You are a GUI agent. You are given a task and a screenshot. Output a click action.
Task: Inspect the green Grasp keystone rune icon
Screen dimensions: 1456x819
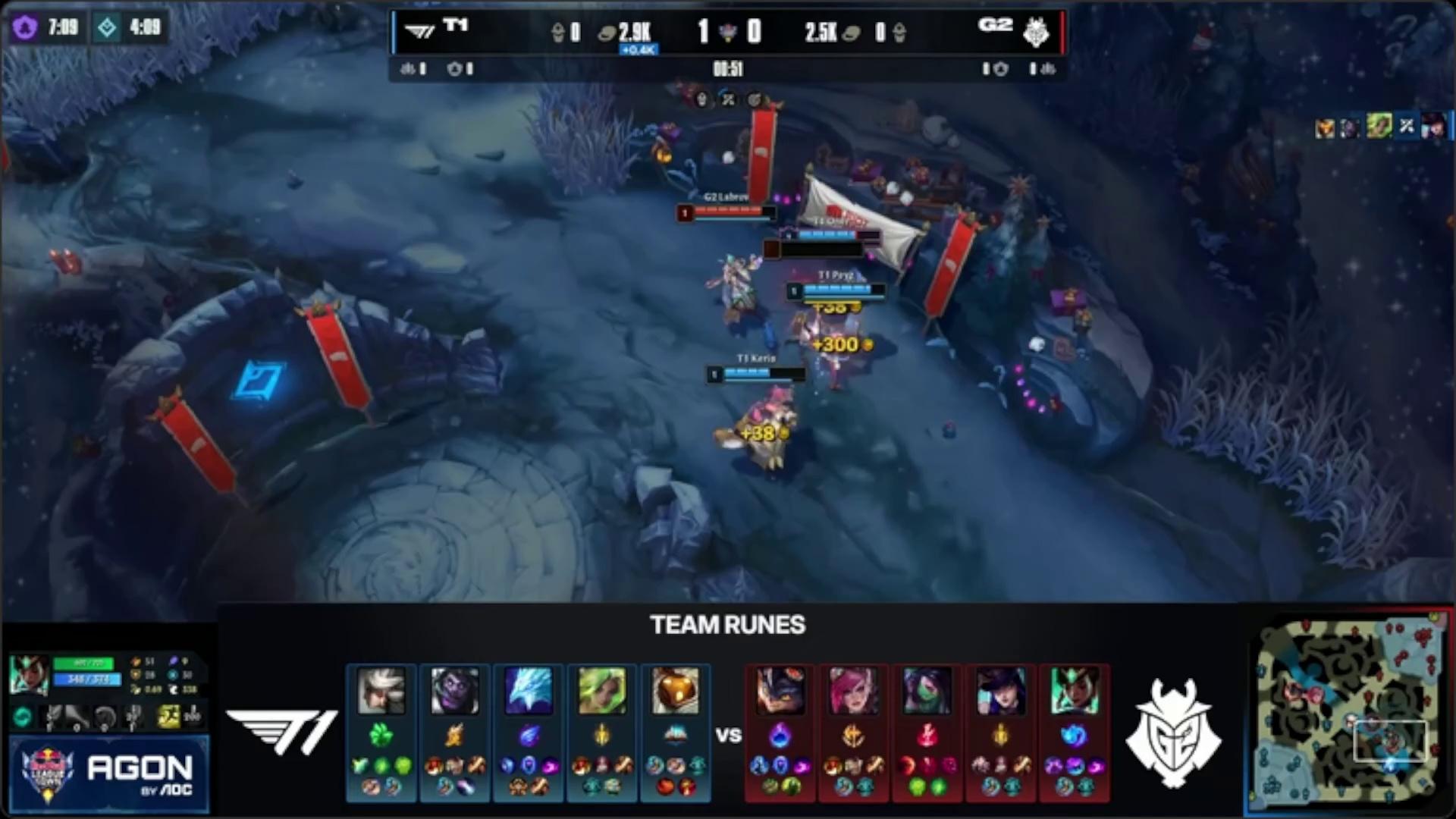pos(381,734)
